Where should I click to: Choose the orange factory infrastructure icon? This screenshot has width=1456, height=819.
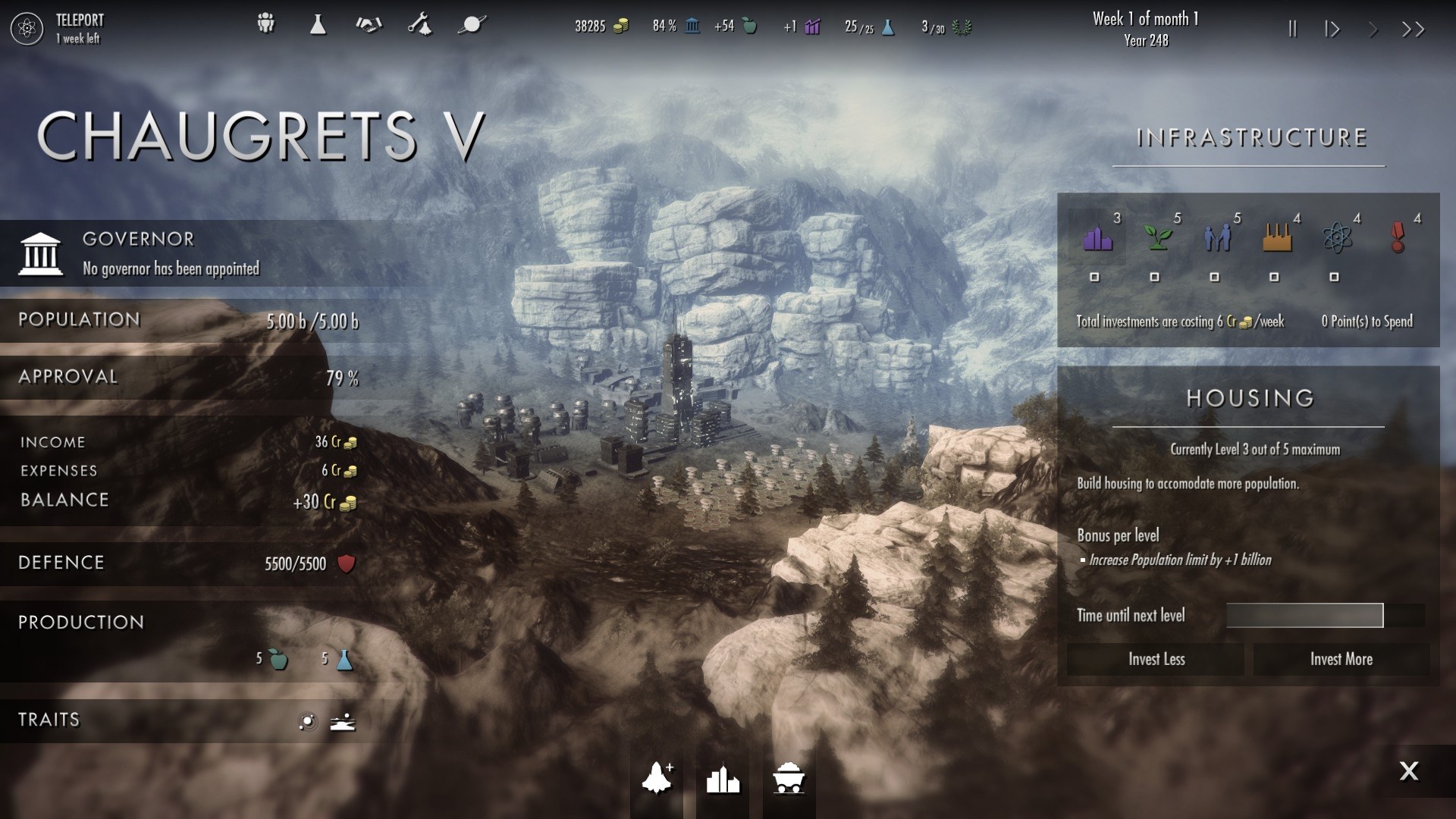[x=1278, y=237]
